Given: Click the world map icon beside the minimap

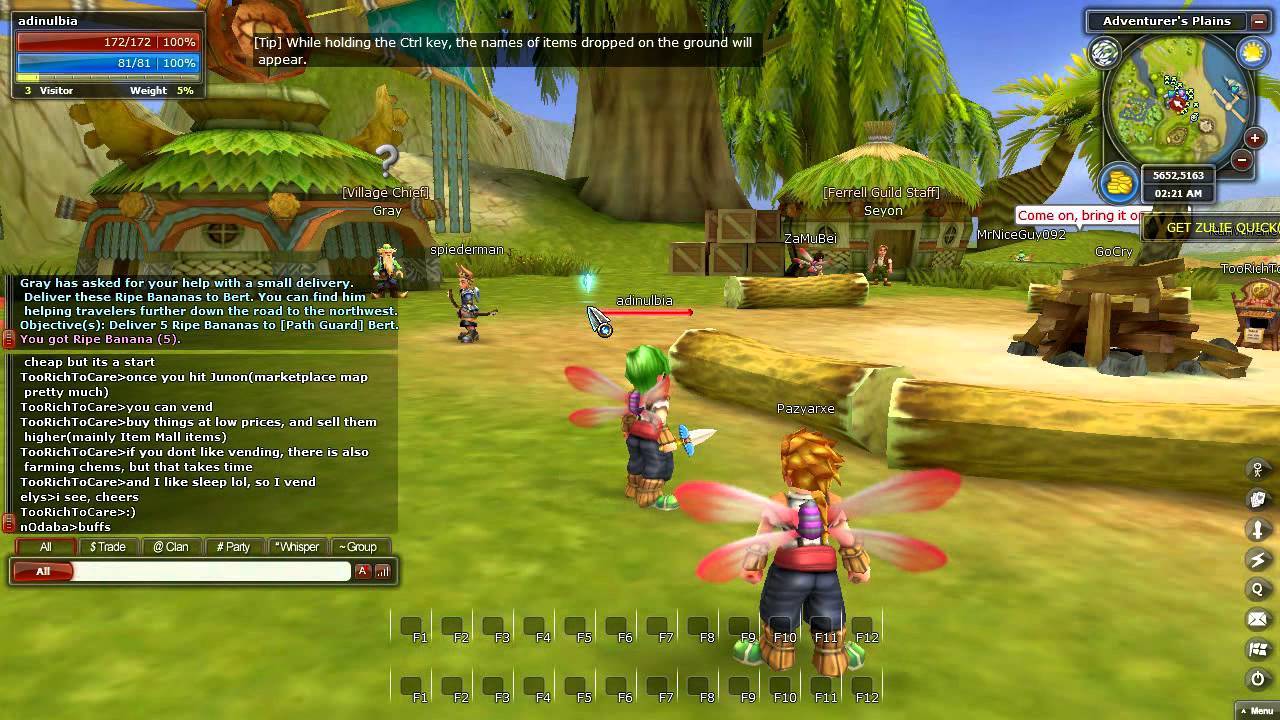Looking at the screenshot, I should coord(1104,53).
